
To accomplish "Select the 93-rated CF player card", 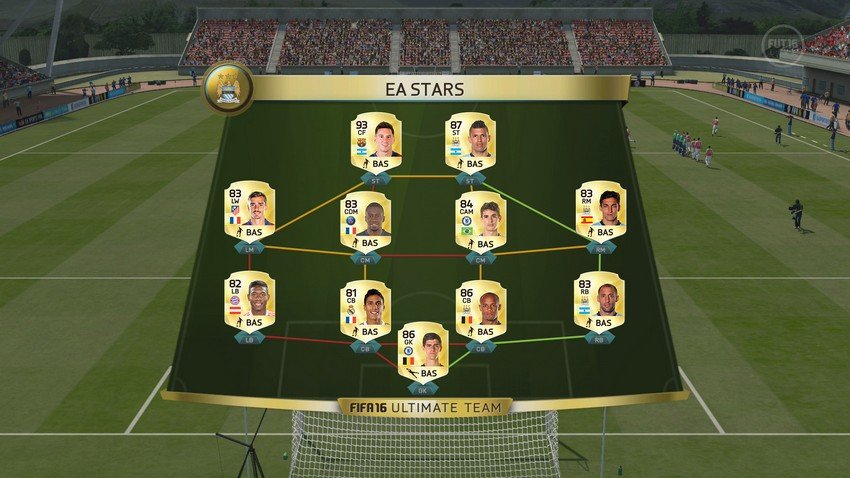I will coord(376,142).
